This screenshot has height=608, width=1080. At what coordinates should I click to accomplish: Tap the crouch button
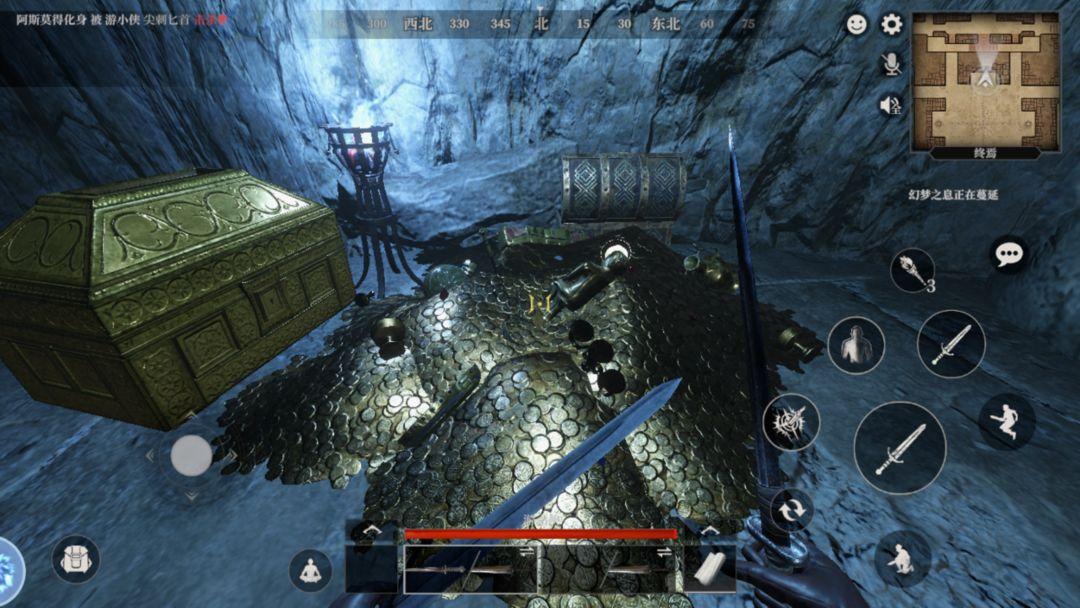pyautogui.click(x=902, y=558)
